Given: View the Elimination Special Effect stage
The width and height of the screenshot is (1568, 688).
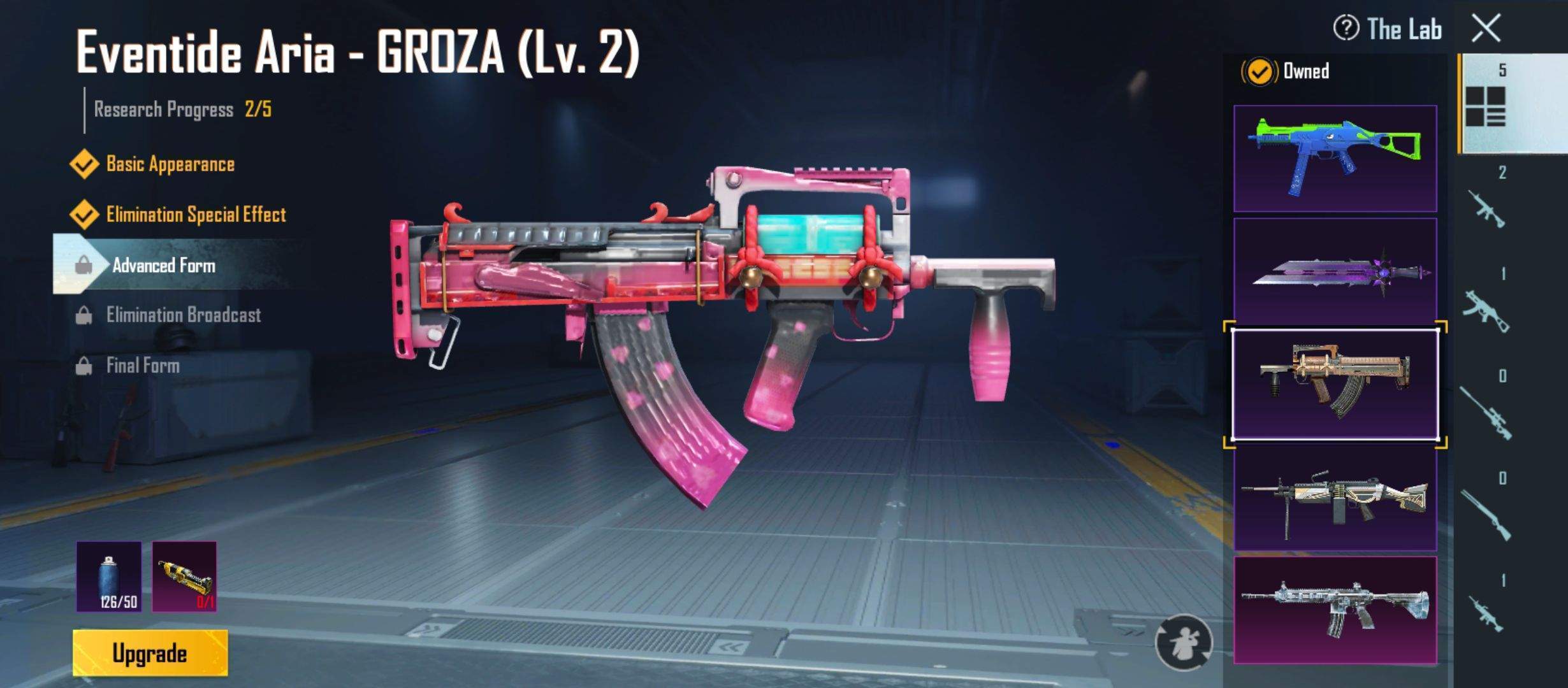Looking at the screenshot, I should click(195, 215).
